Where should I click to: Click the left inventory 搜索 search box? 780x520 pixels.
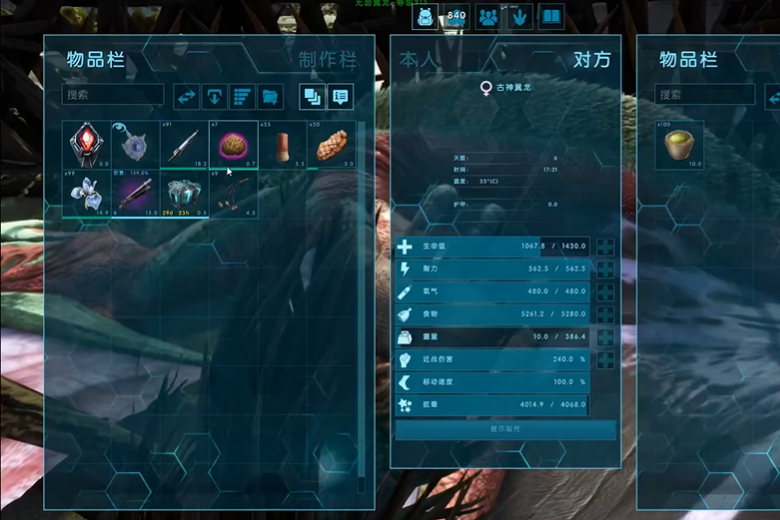click(113, 95)
